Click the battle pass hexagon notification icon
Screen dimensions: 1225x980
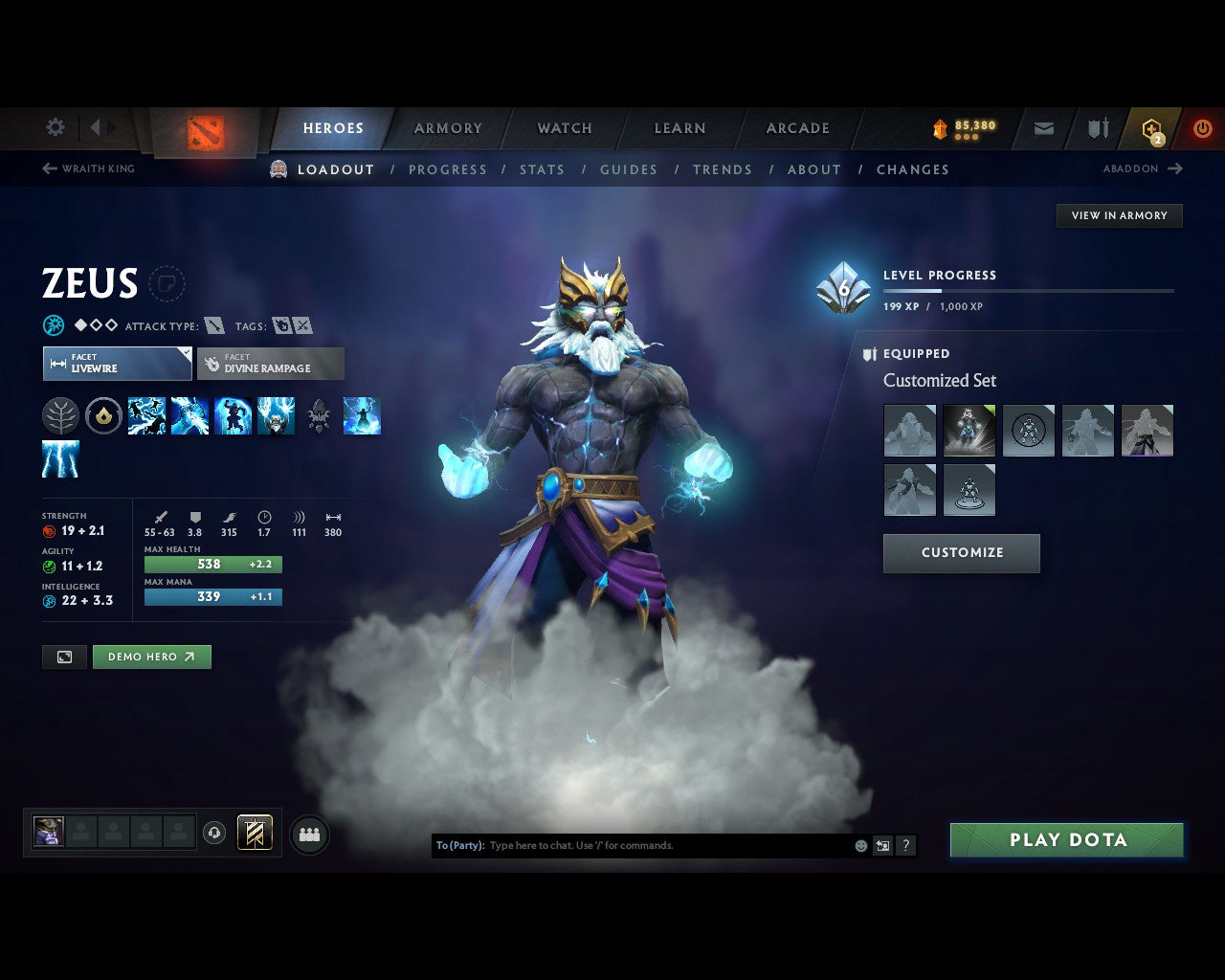(x=1151, y=127)
